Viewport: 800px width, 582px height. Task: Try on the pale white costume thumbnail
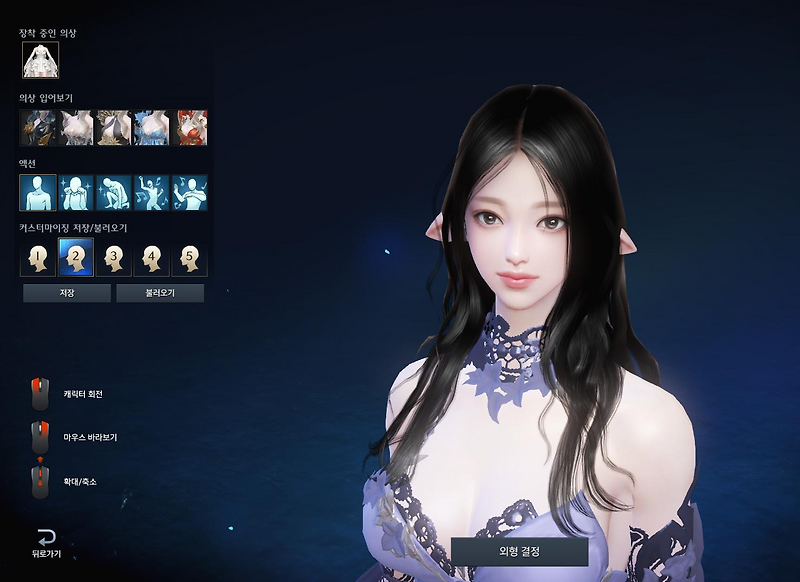[x=76, y=128]
